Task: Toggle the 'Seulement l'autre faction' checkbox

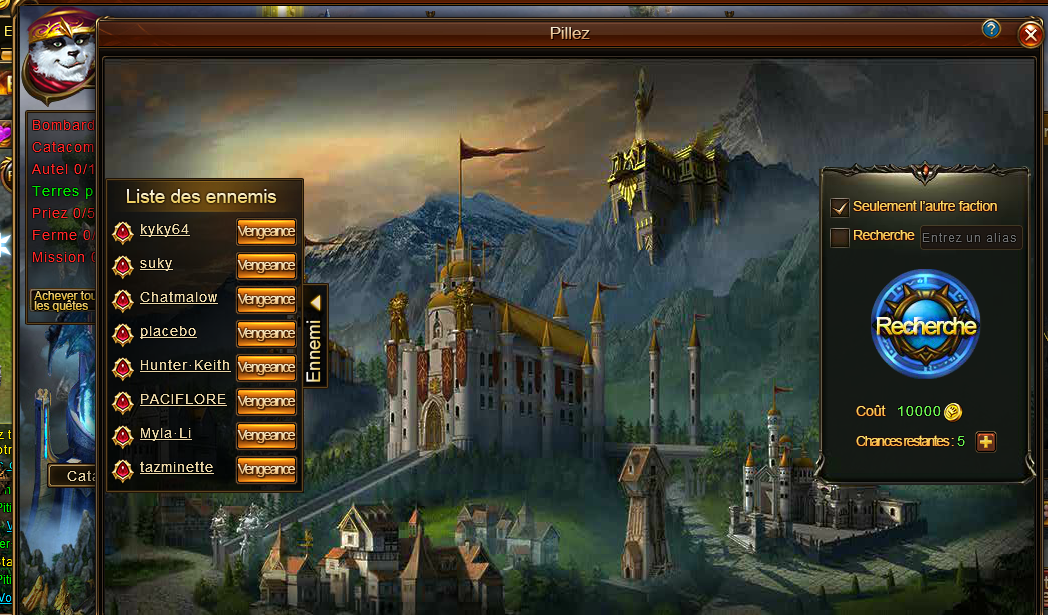Action: click(840, 207)
